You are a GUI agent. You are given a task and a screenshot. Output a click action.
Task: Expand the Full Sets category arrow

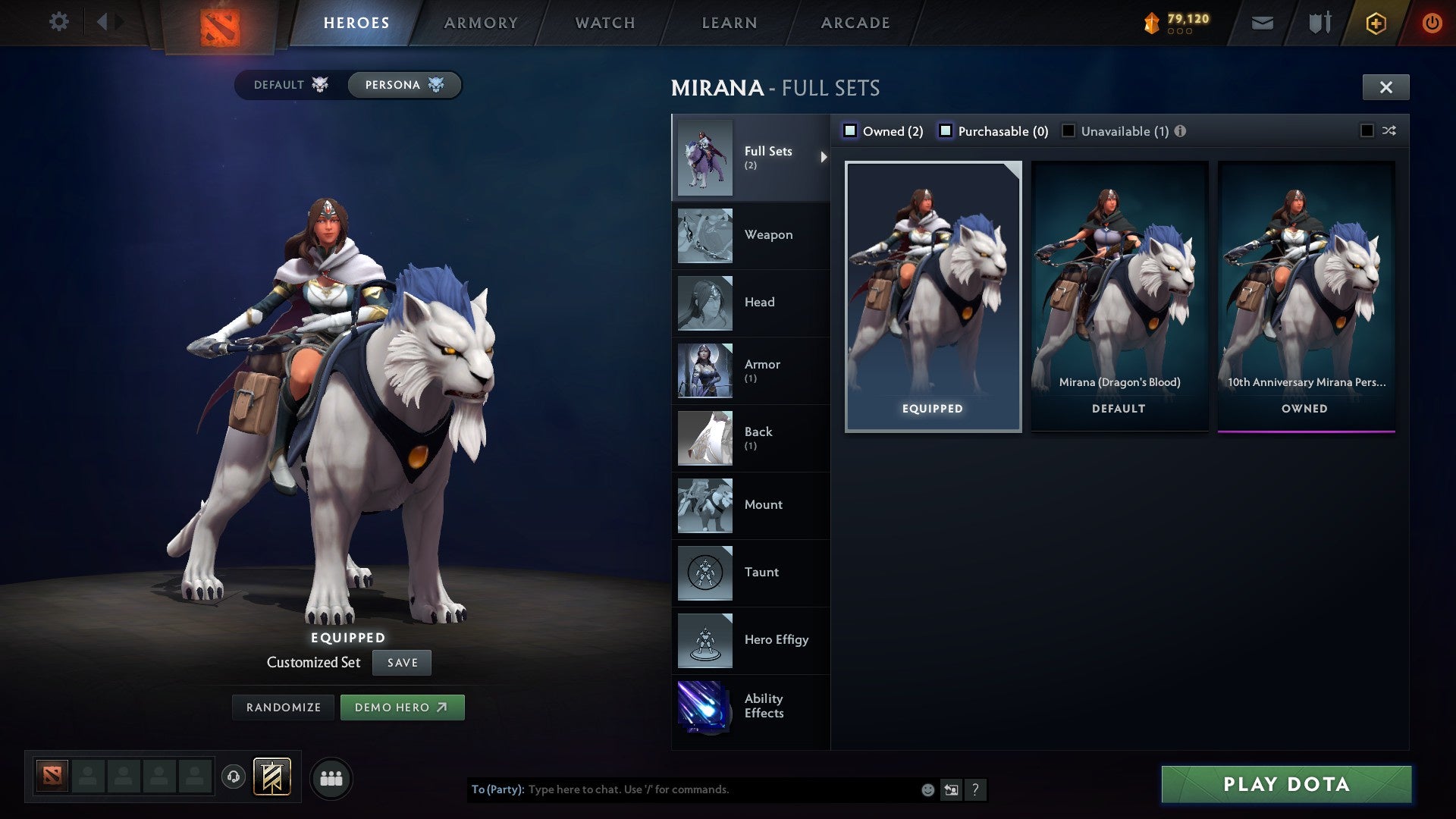coord(823,157)
